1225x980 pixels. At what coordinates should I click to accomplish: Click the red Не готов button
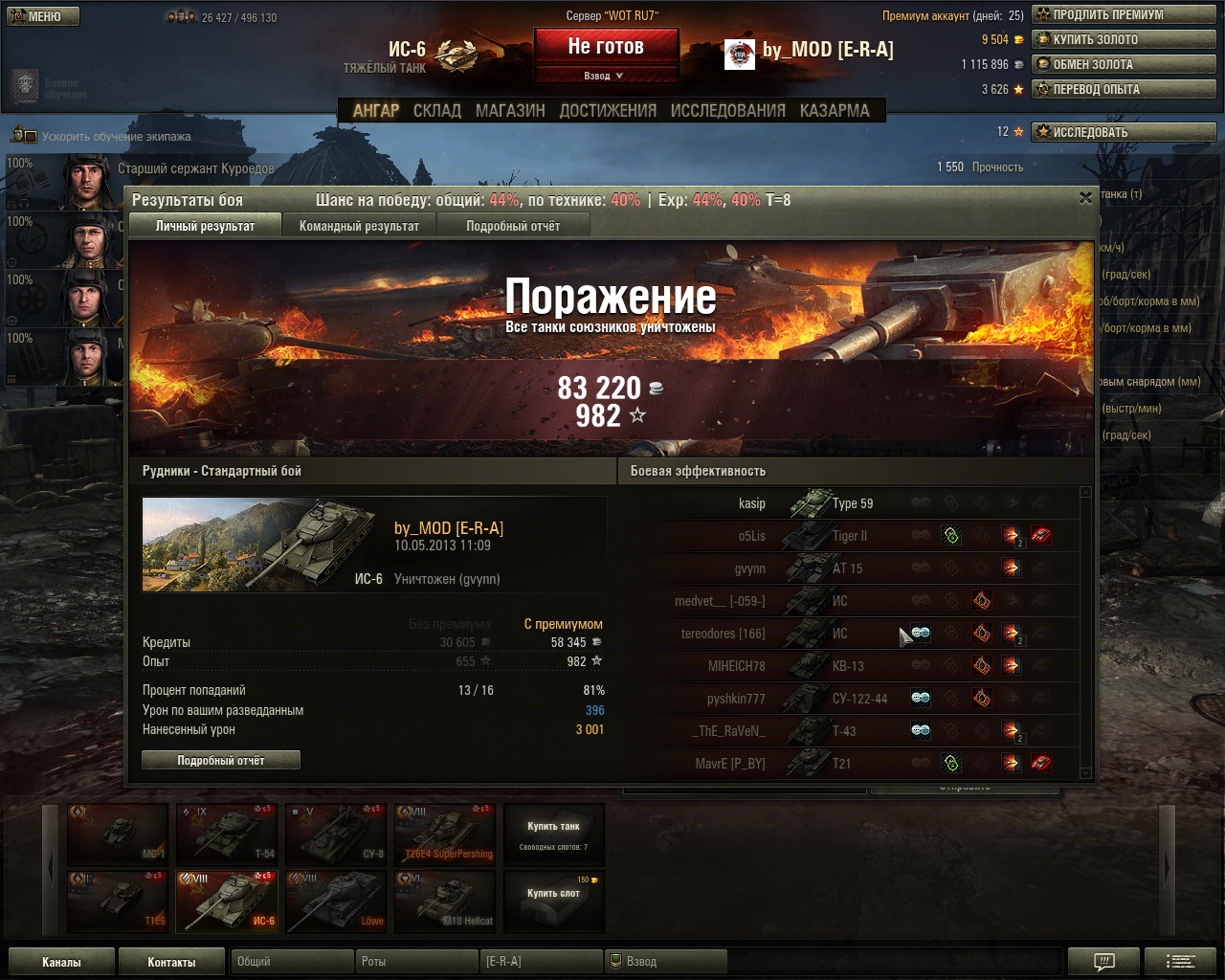click(x=606, y=46)
